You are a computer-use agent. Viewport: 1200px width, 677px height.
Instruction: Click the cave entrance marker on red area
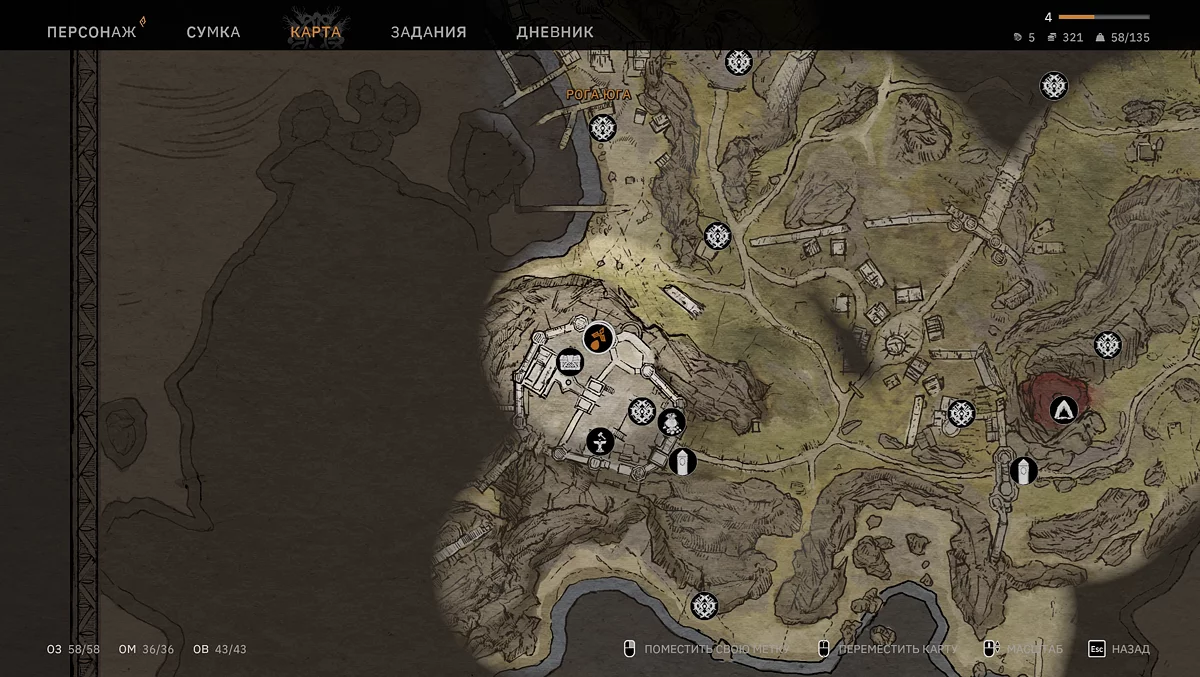[1063, 408]
